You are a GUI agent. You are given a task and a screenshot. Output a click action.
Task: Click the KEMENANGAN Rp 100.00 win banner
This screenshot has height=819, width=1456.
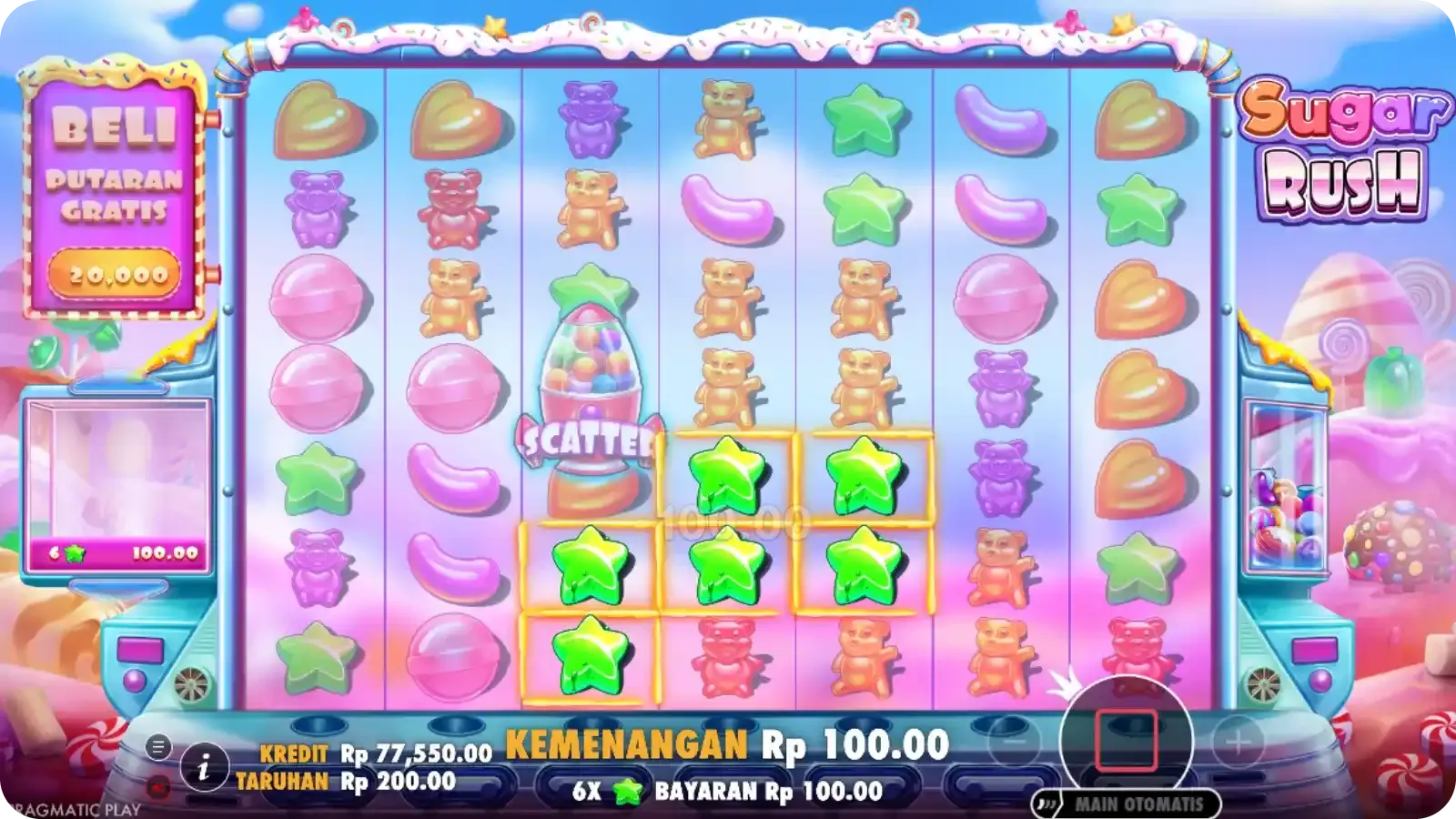pos(728,744)
